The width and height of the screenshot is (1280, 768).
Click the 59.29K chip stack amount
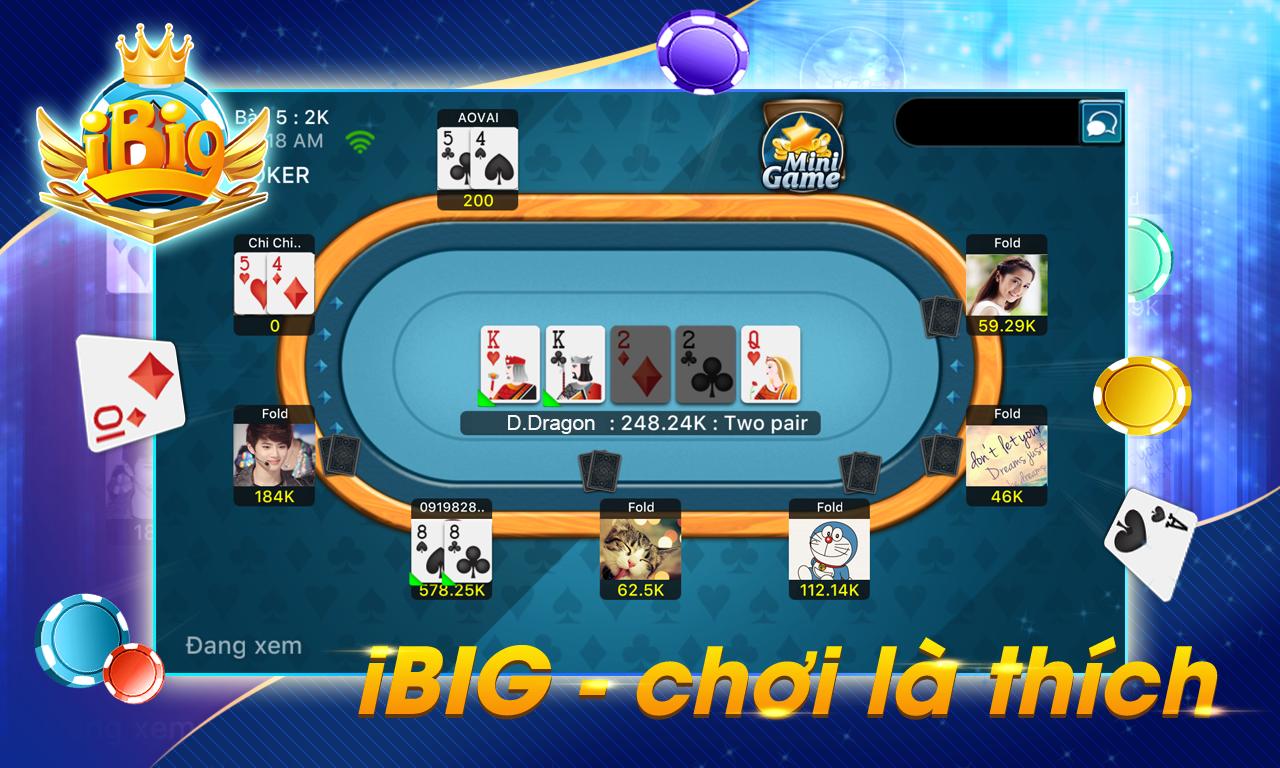click(1007, 325)
